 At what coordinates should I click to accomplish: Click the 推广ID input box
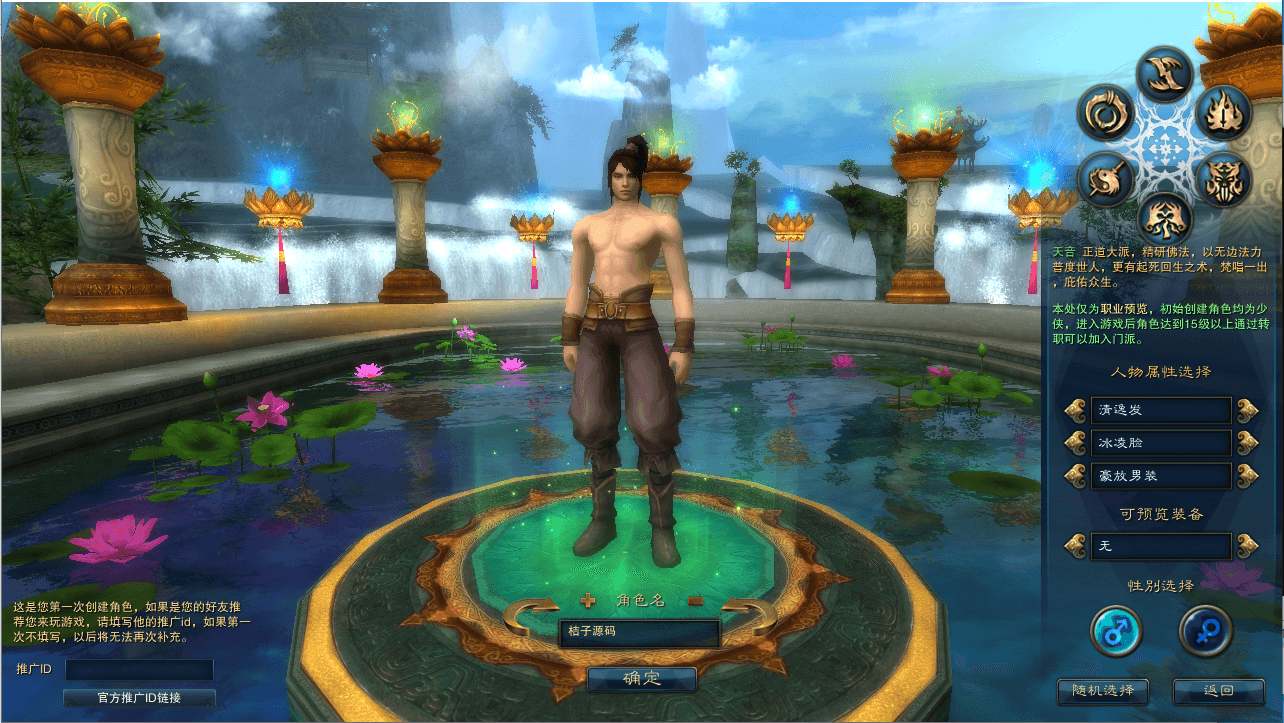coord(139,669)
